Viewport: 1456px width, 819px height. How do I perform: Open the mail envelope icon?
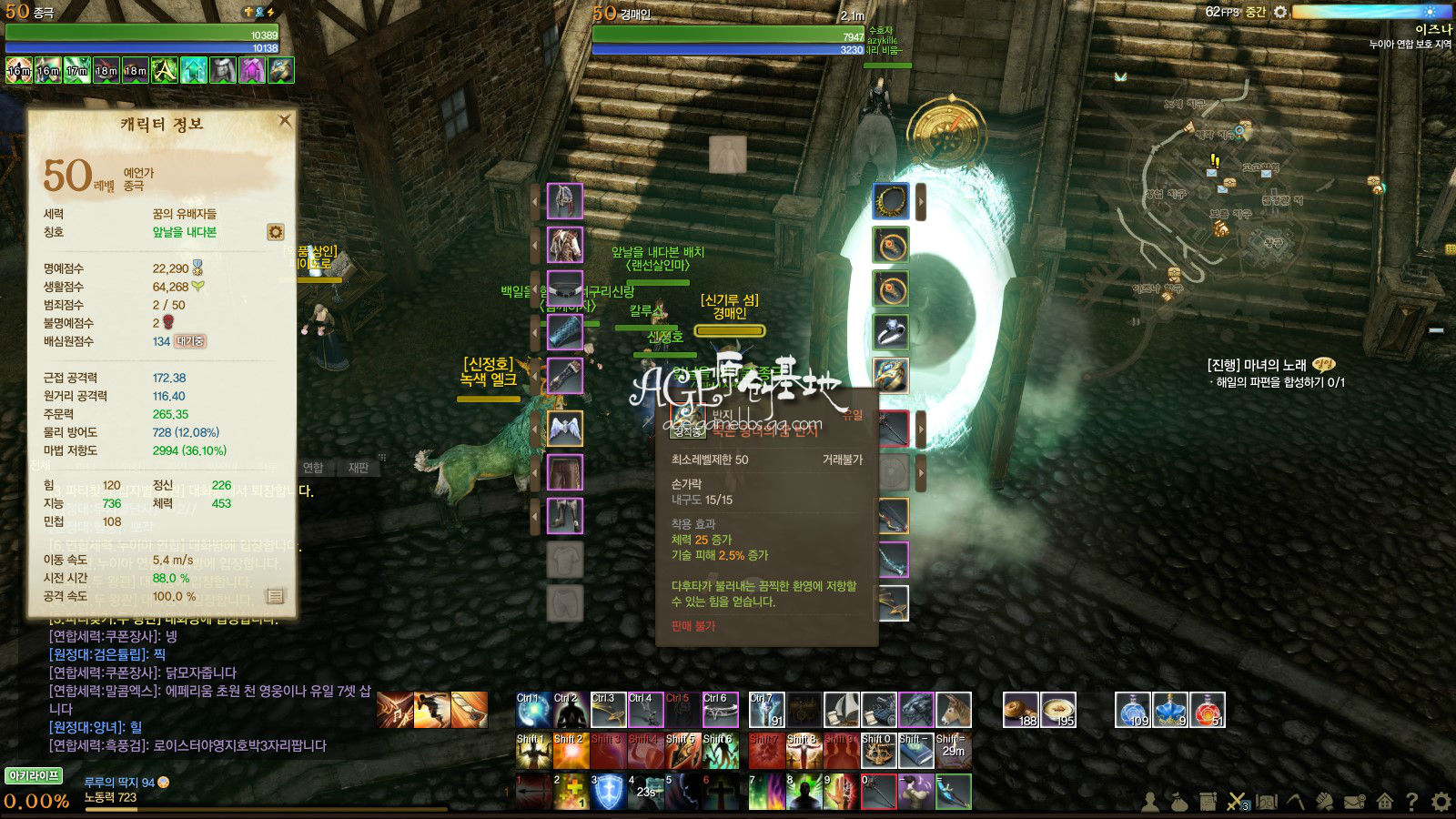pos(1354,802)
